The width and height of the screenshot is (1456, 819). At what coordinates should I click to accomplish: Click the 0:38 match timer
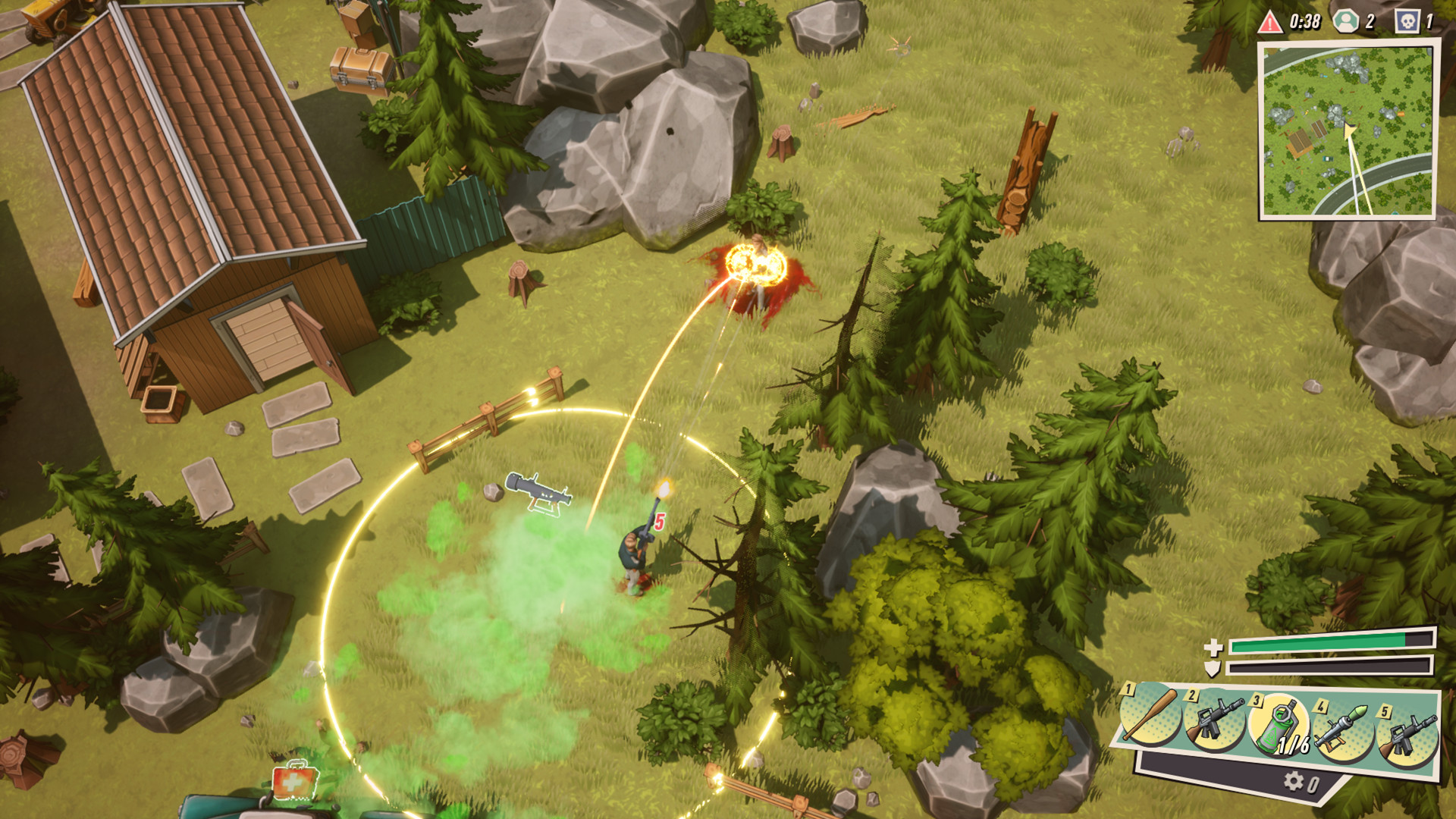coord(1305,20)
